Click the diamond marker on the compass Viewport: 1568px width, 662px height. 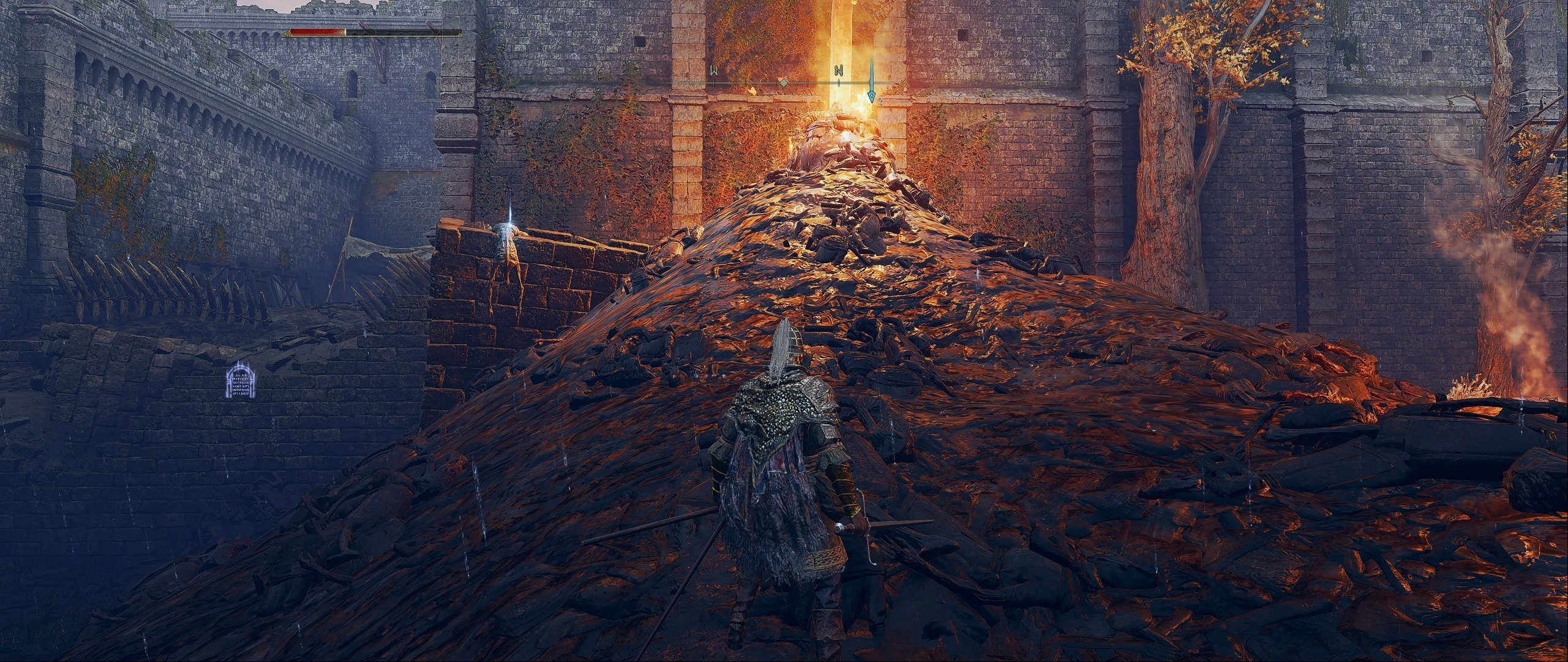[x=782, y=82]
